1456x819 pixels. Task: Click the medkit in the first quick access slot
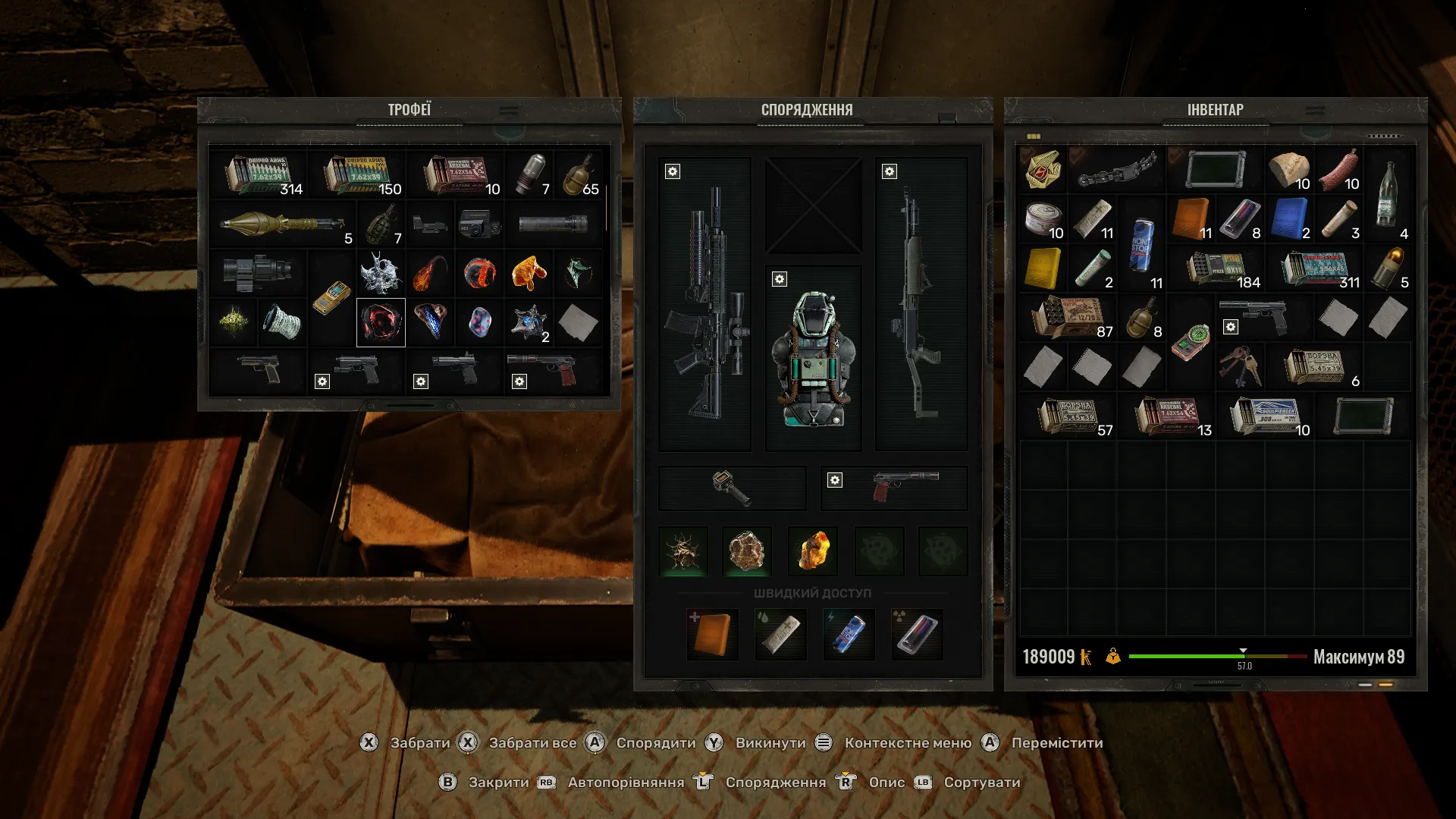pos(712,634)
